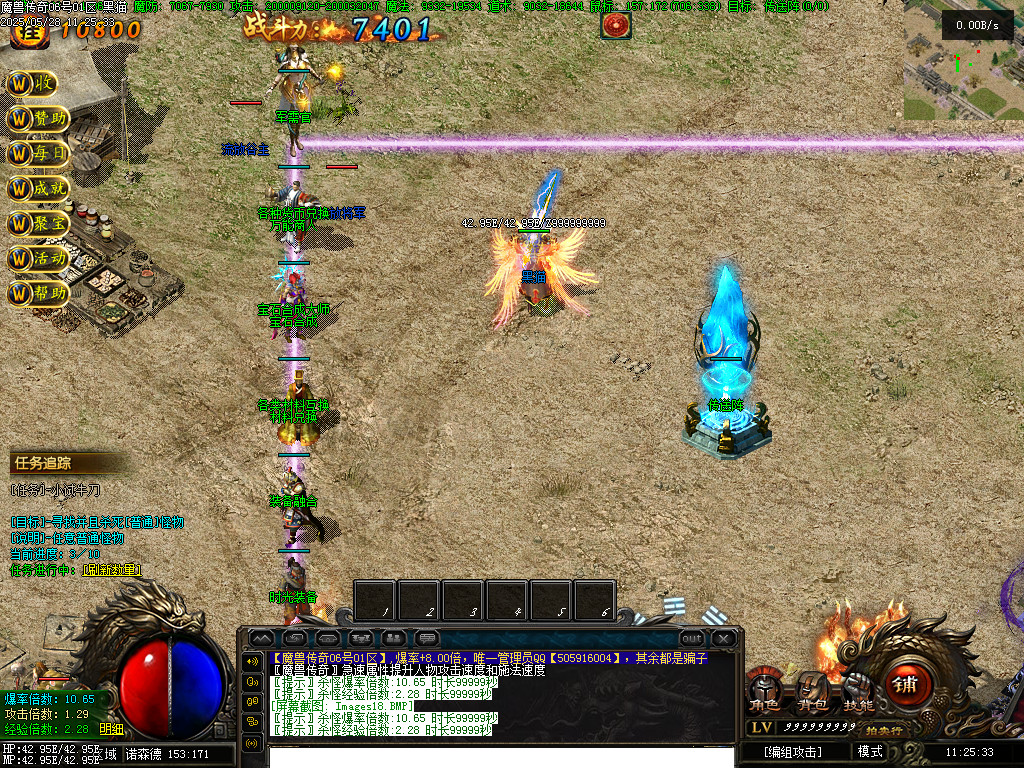The width and height of the screenshot is (1024, 768).
Task: Open the 拍卖行 auction house
Action: tap(883, 730)
